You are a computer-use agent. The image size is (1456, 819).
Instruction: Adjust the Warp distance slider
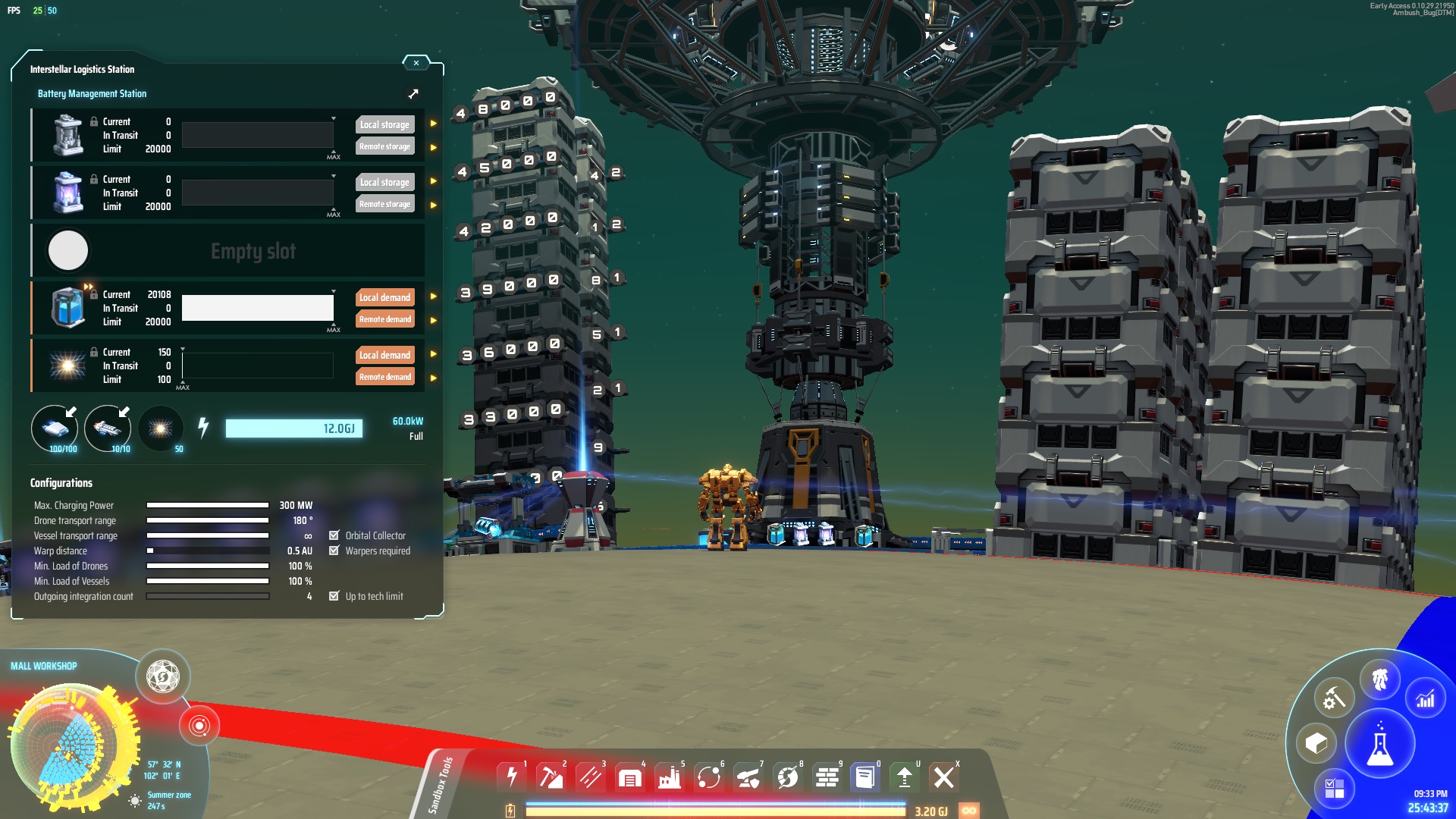tap(207, 551)
